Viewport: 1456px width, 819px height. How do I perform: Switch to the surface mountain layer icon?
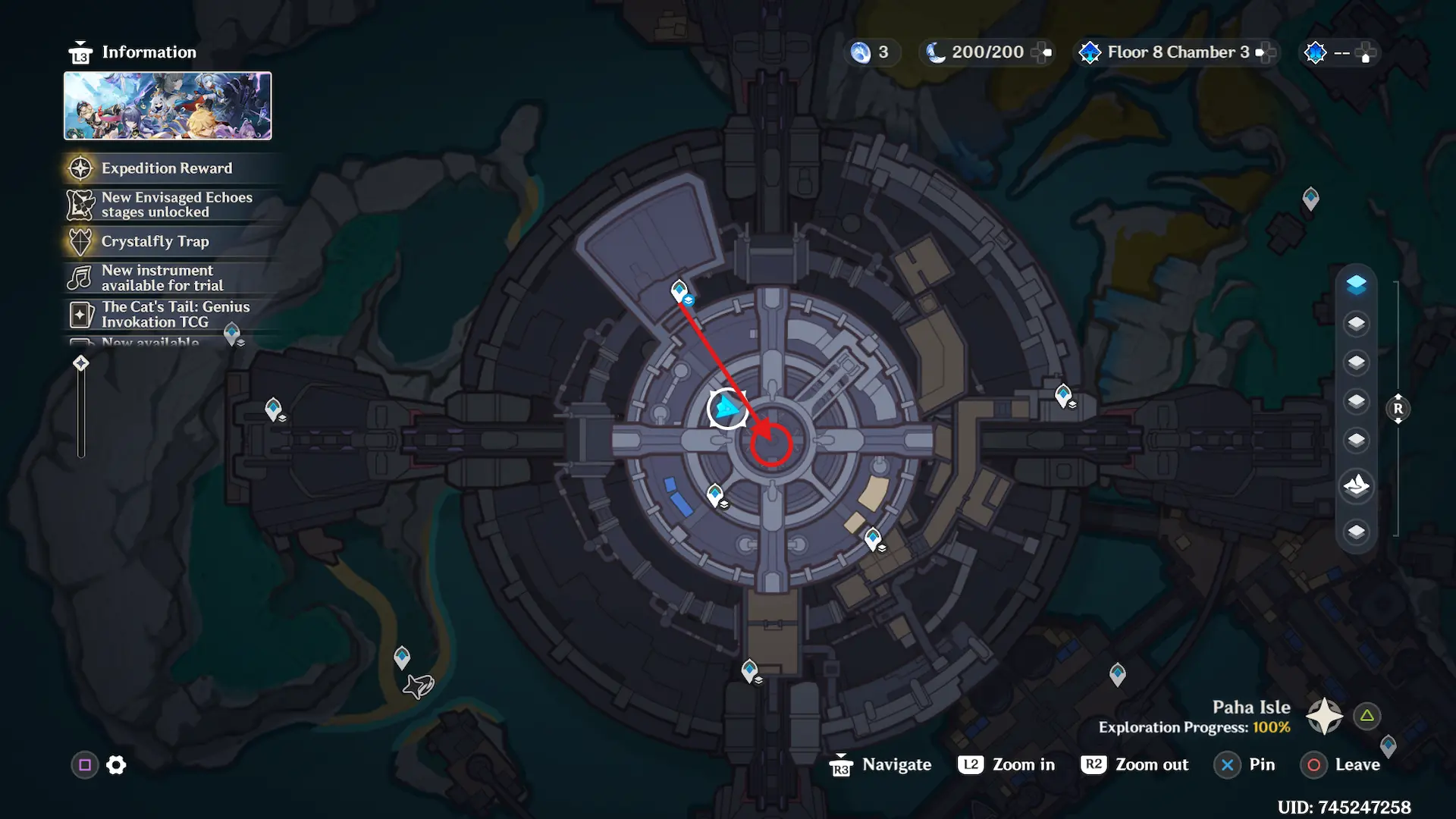[x=1356, y=485]
